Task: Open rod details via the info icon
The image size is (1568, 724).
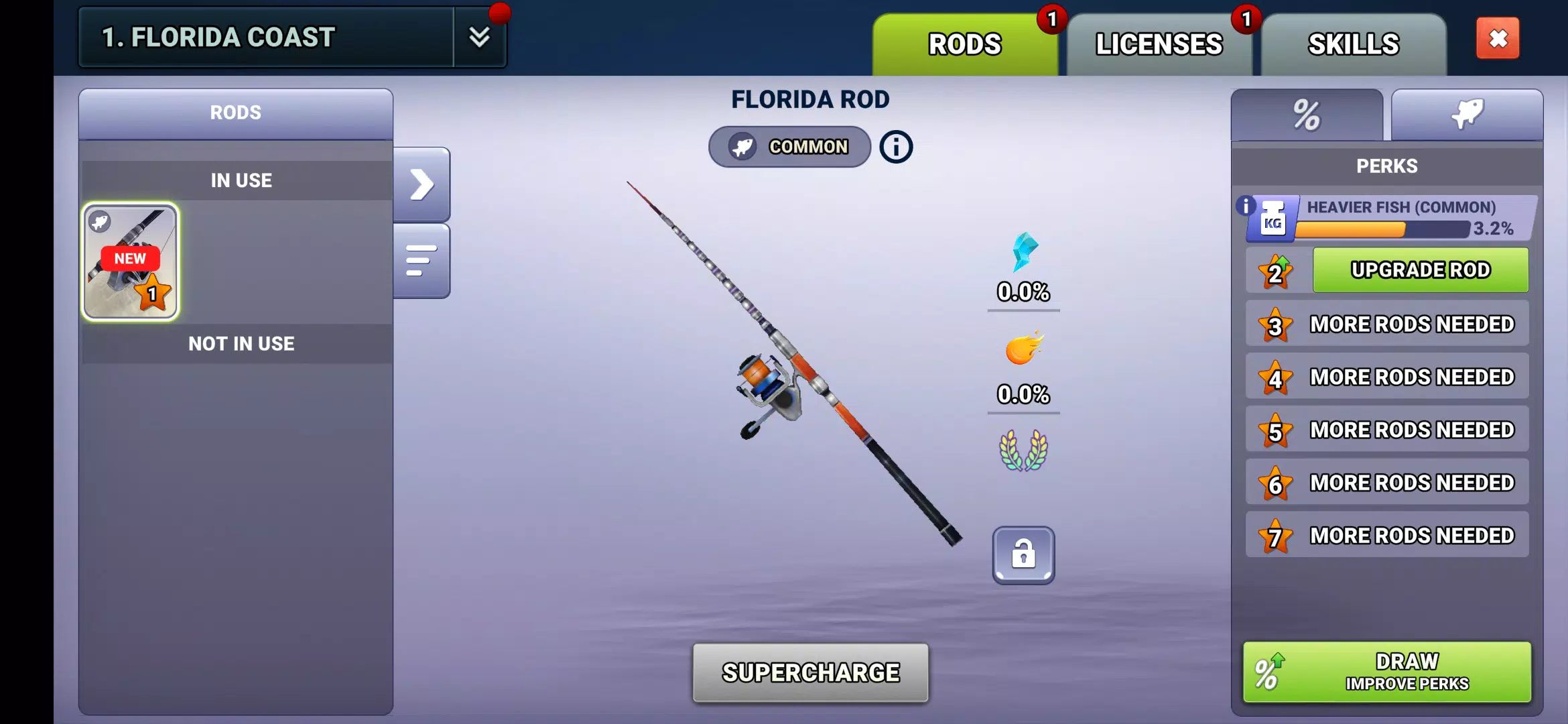Action: pyautogui.click(x=895, y=147)
